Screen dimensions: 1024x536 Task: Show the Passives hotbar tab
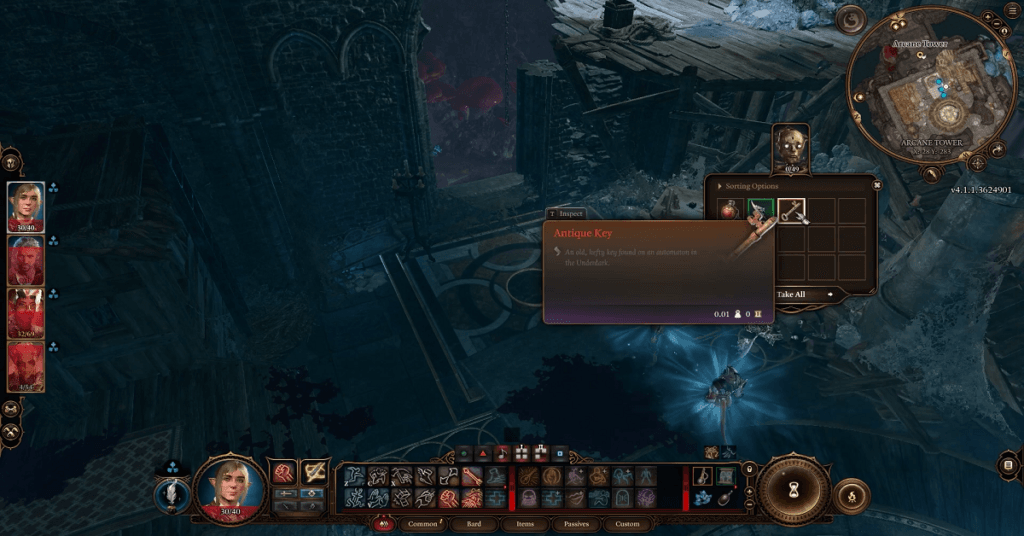(577, 523)
